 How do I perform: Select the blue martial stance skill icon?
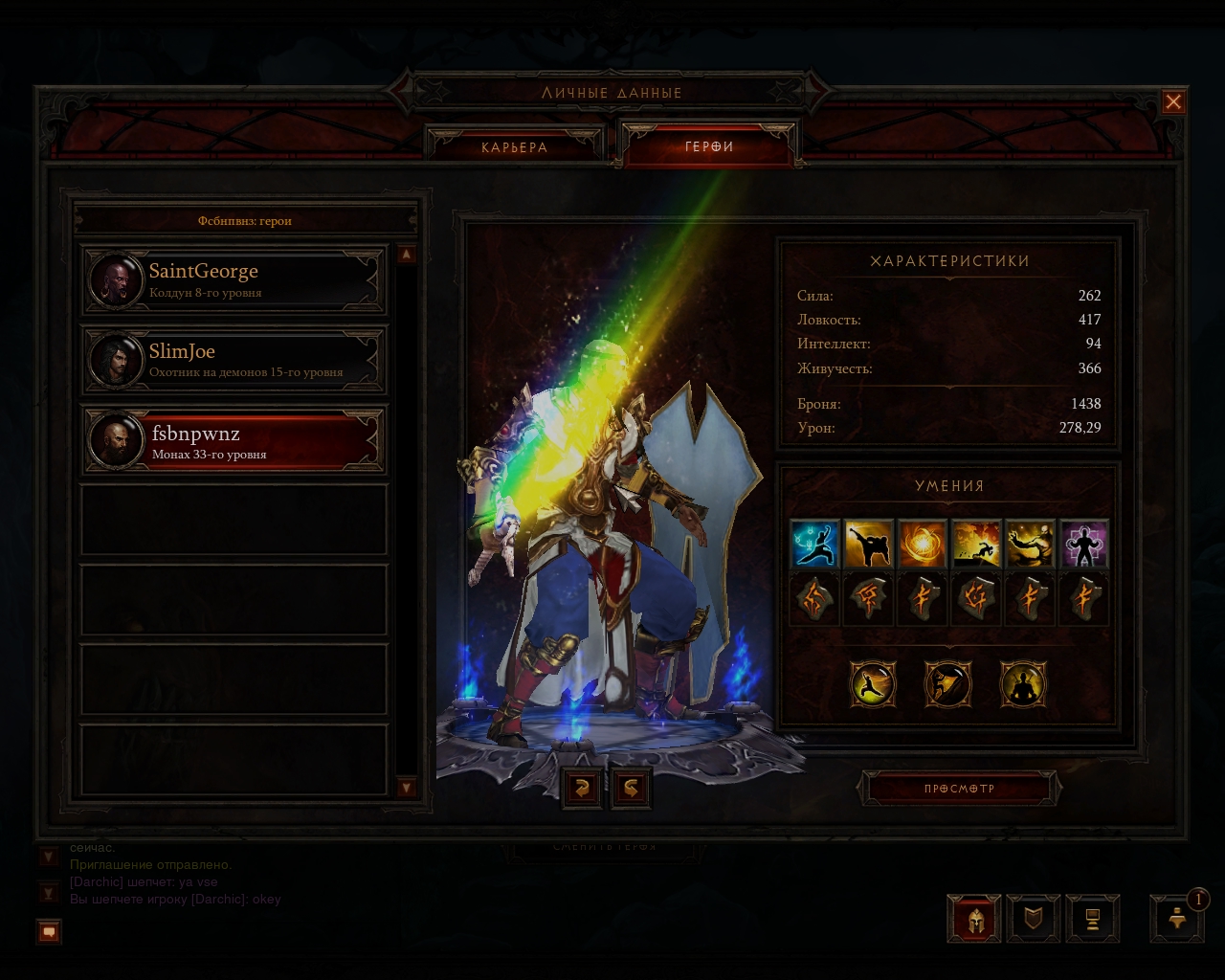point(815,545)
